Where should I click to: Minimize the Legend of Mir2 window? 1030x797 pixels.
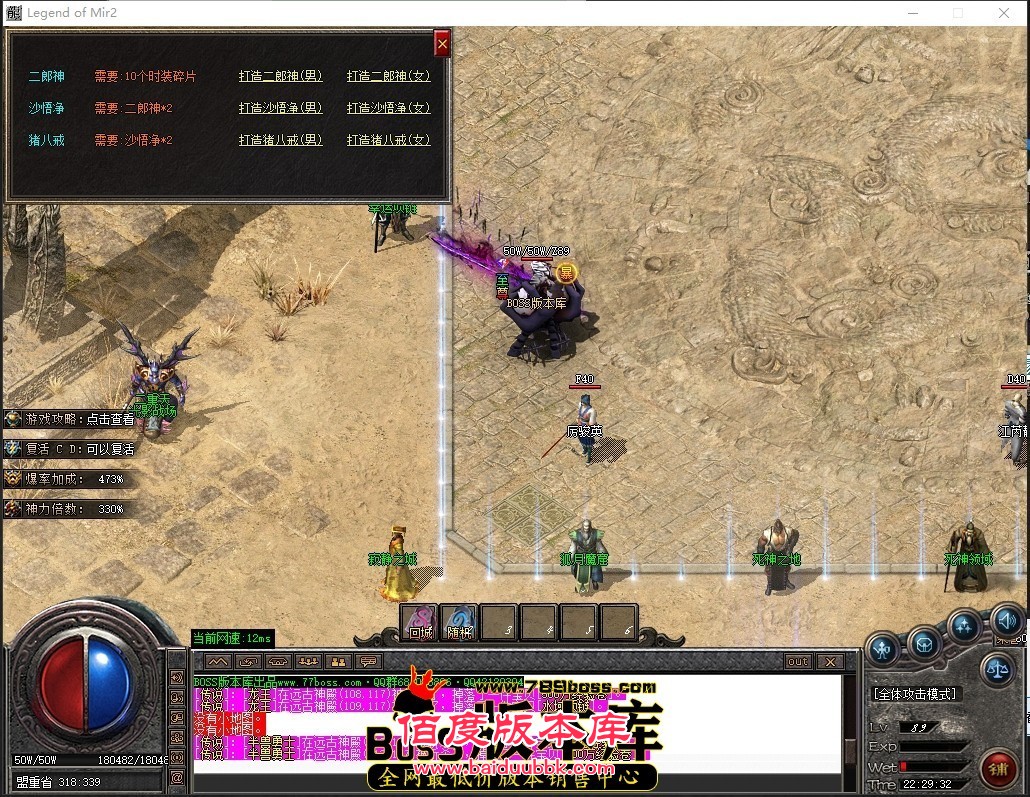(912, 13)
